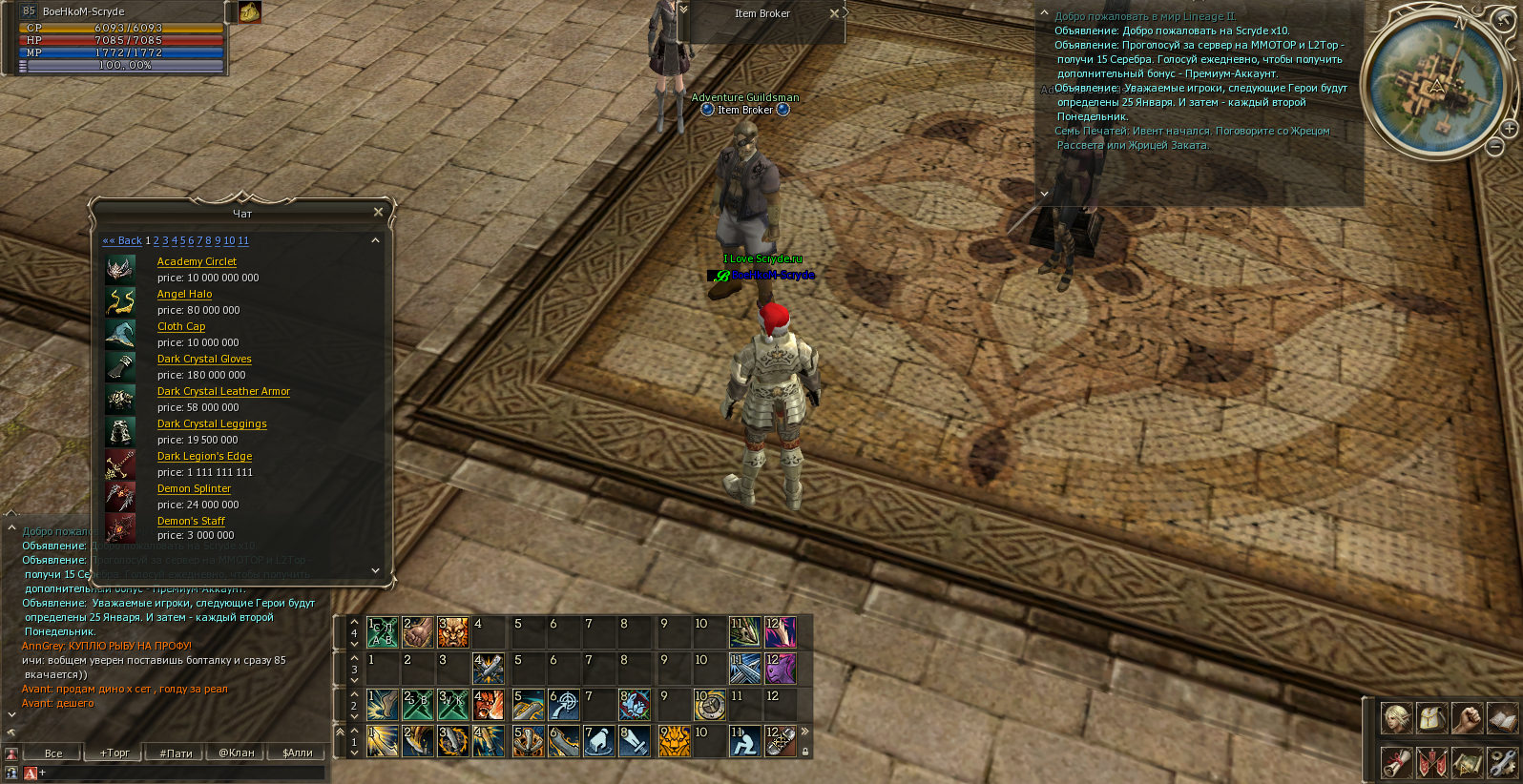This screenshot has width=1523, height=784.
Task: Zoom out the minimap with minus button
Action: (1495, 146)
